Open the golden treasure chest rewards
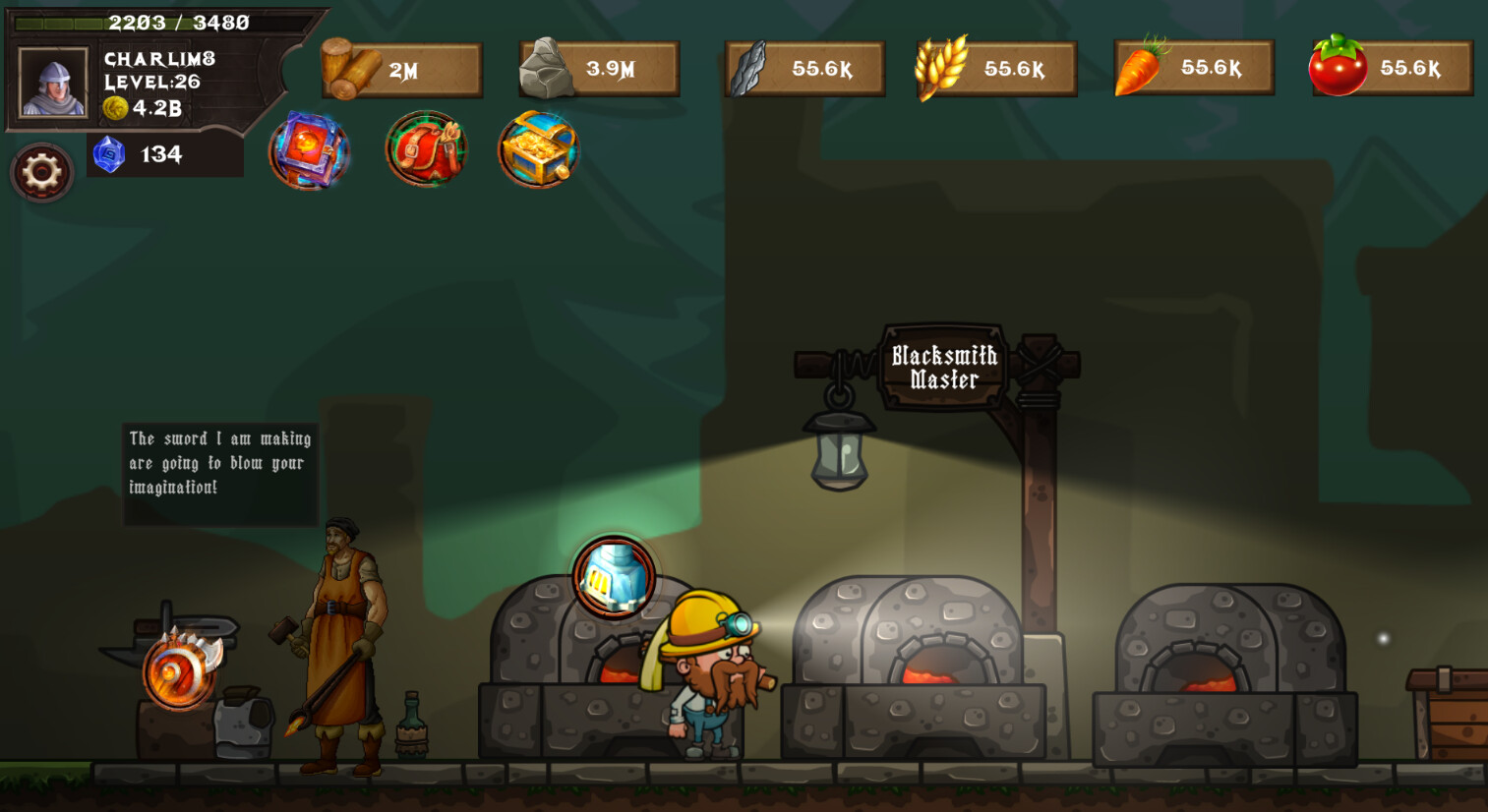 pyautogui.click(x=538, y=149)
